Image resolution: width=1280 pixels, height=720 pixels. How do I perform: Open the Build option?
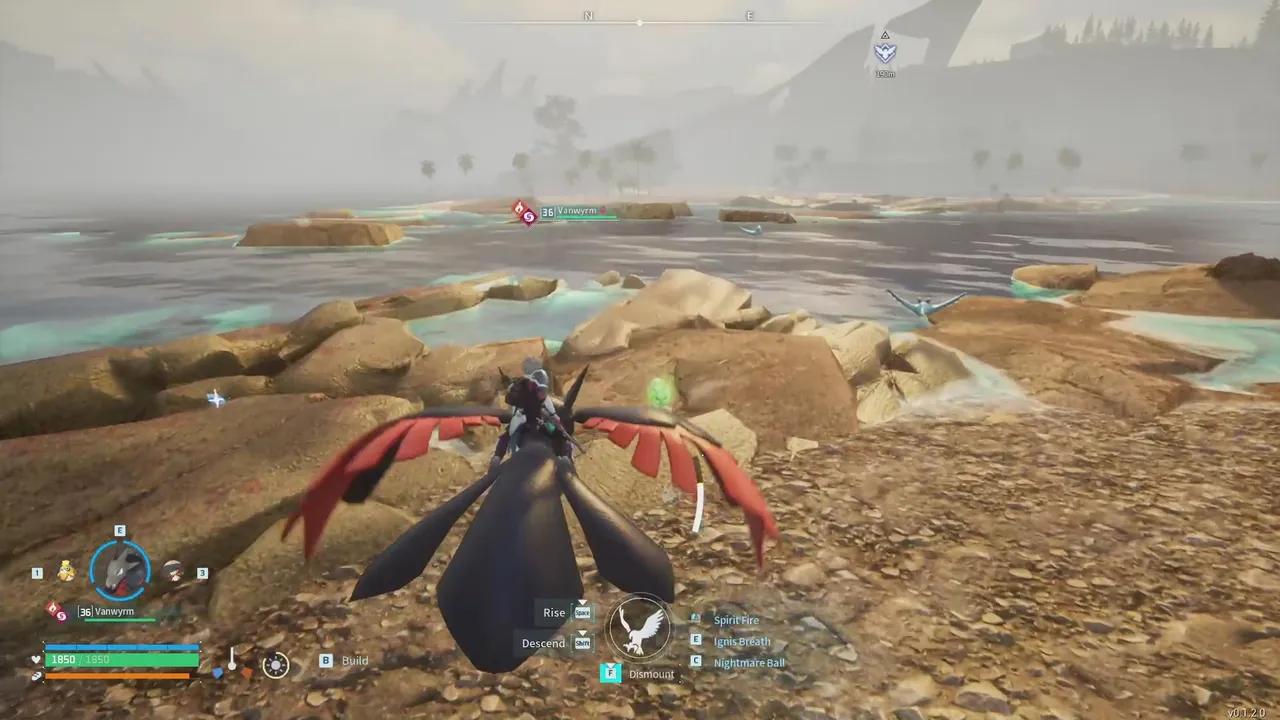click(354, 661)
